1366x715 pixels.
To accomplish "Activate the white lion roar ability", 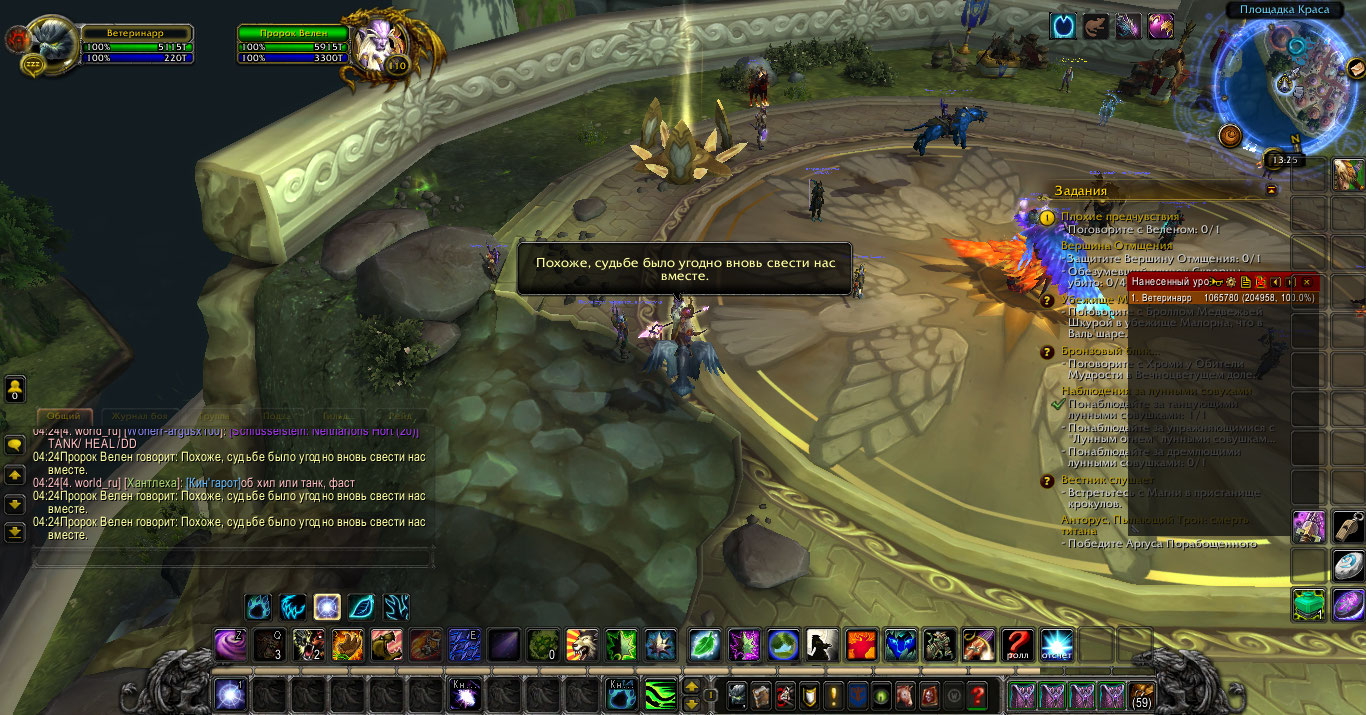I will [x=582, y=645].
